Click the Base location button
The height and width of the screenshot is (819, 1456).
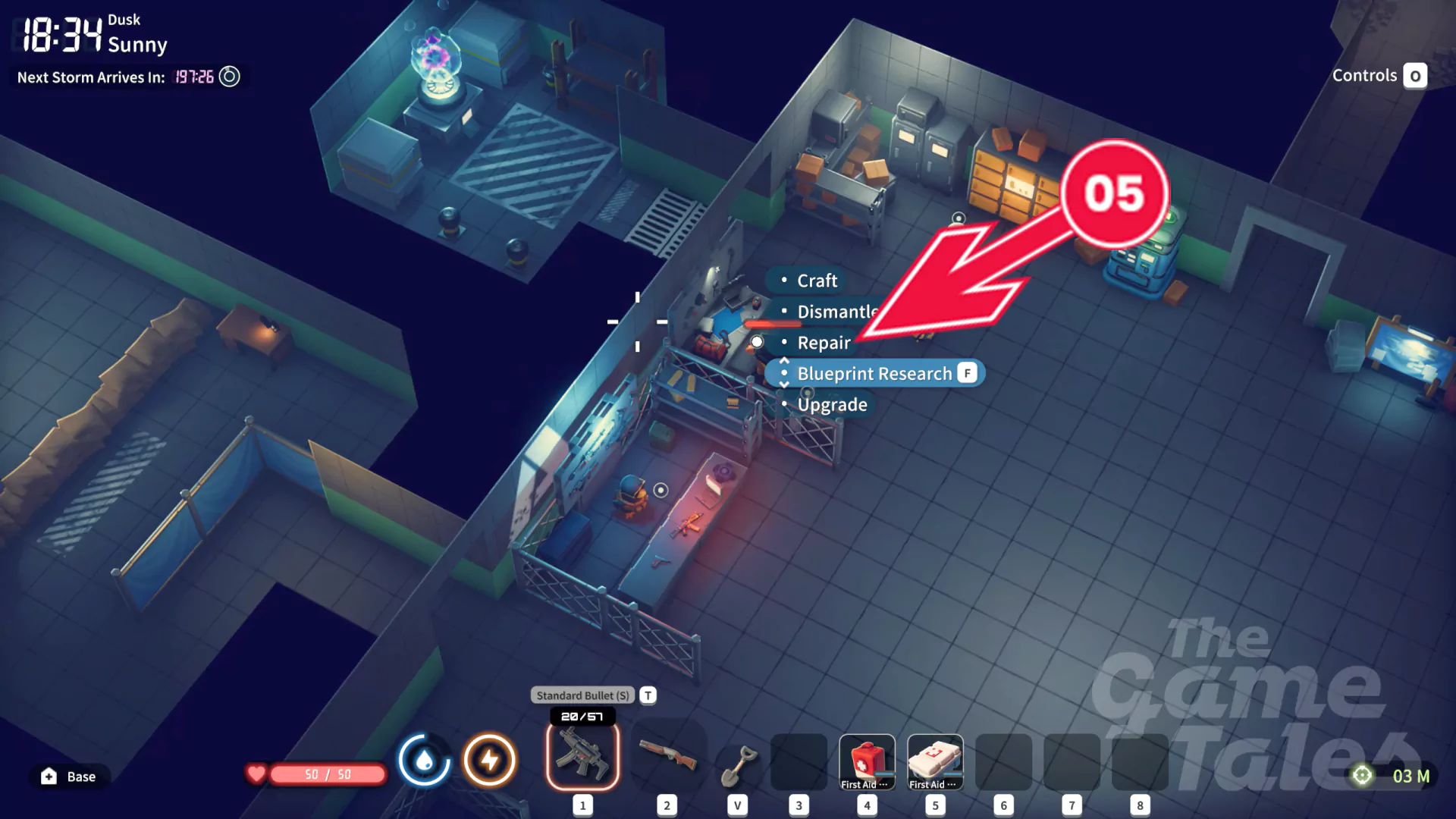(70, 777)
